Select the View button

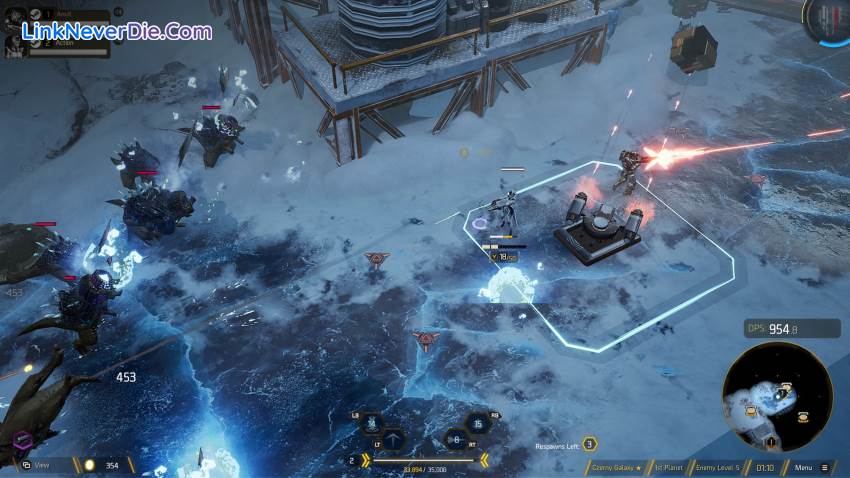[42, 465]
